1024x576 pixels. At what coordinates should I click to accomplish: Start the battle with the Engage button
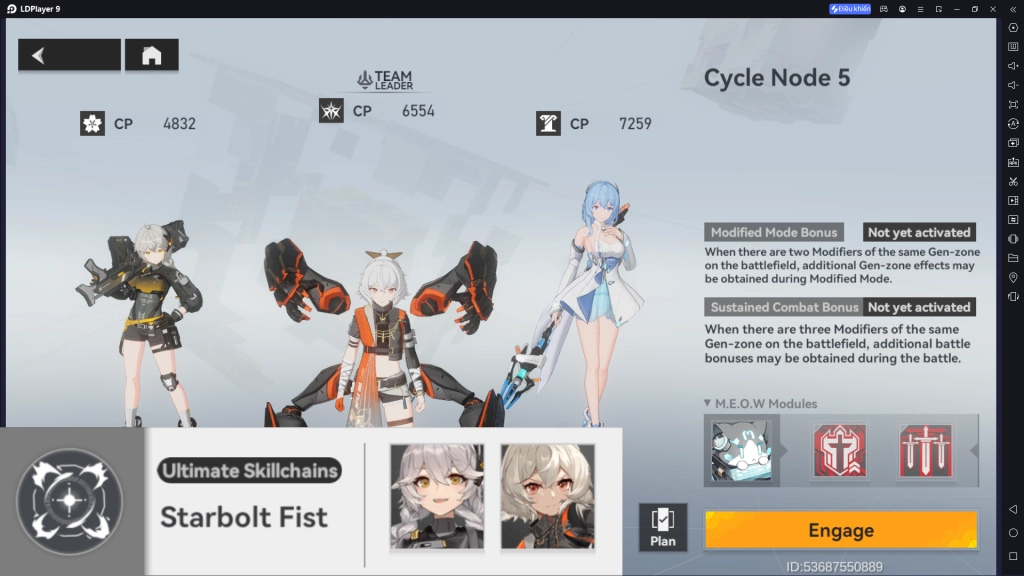tap(840, 530)
